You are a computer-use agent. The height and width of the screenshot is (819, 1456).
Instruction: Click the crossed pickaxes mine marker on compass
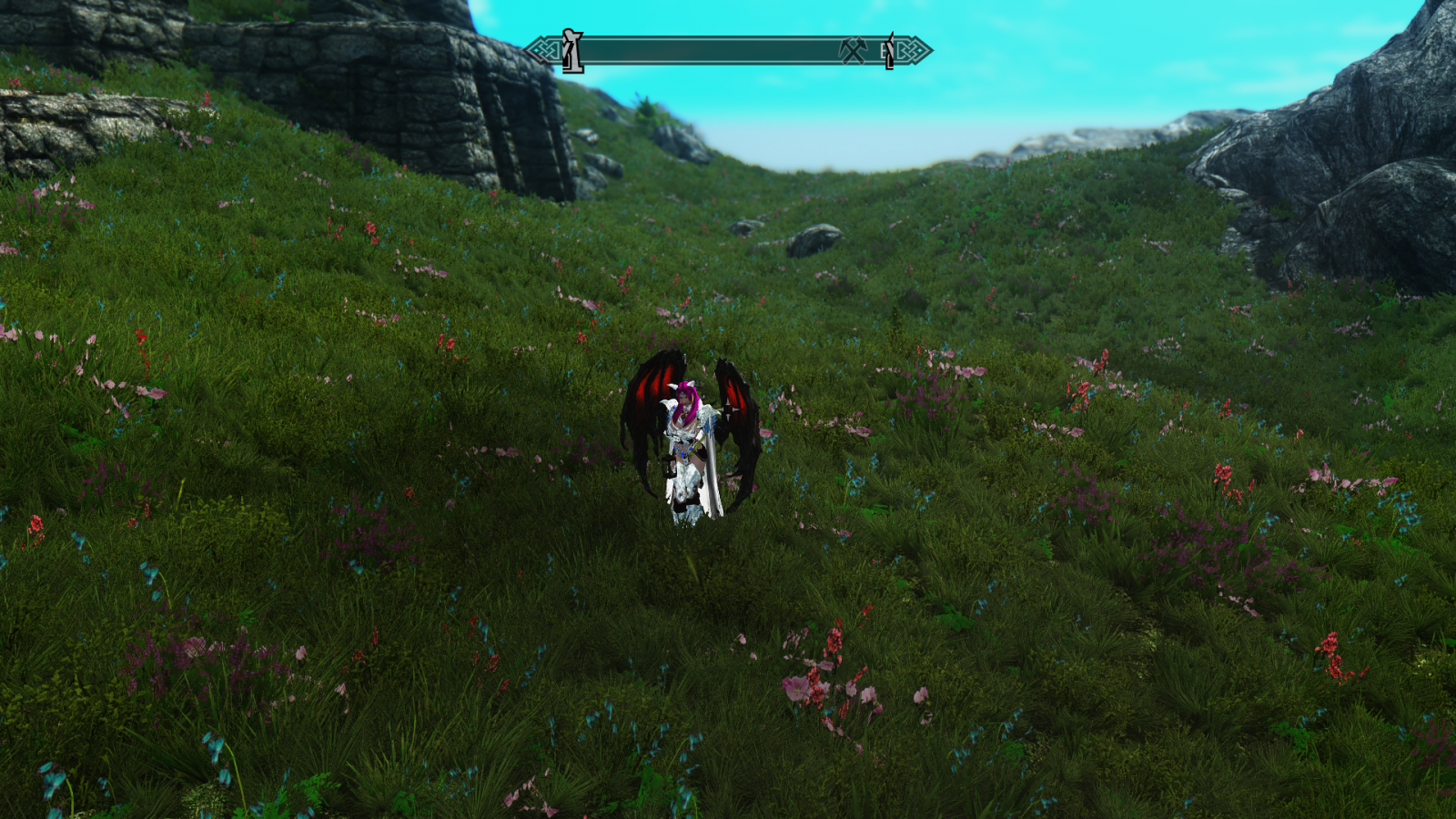point(853,51)
